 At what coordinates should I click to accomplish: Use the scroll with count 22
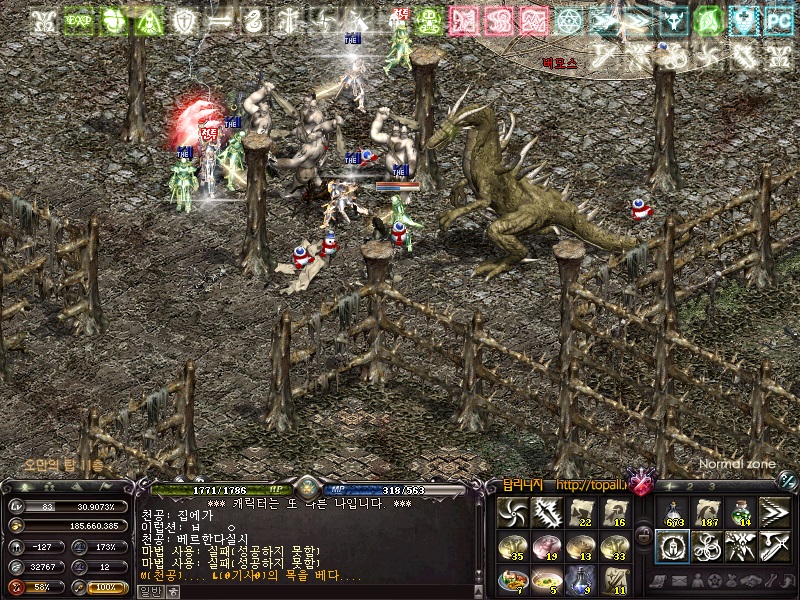coord(580,512)
